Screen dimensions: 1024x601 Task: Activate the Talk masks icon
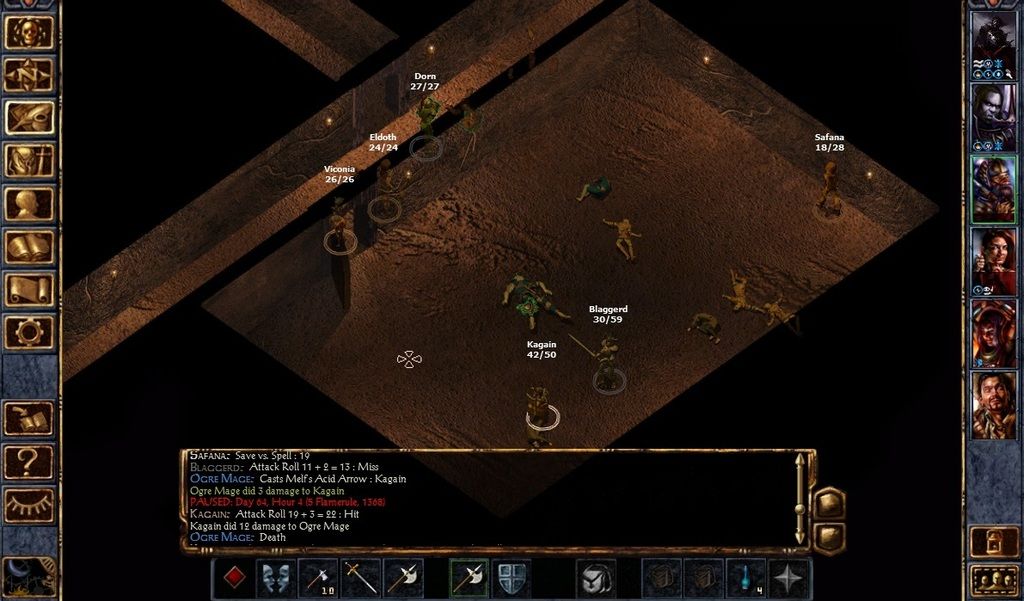(276, 579)
